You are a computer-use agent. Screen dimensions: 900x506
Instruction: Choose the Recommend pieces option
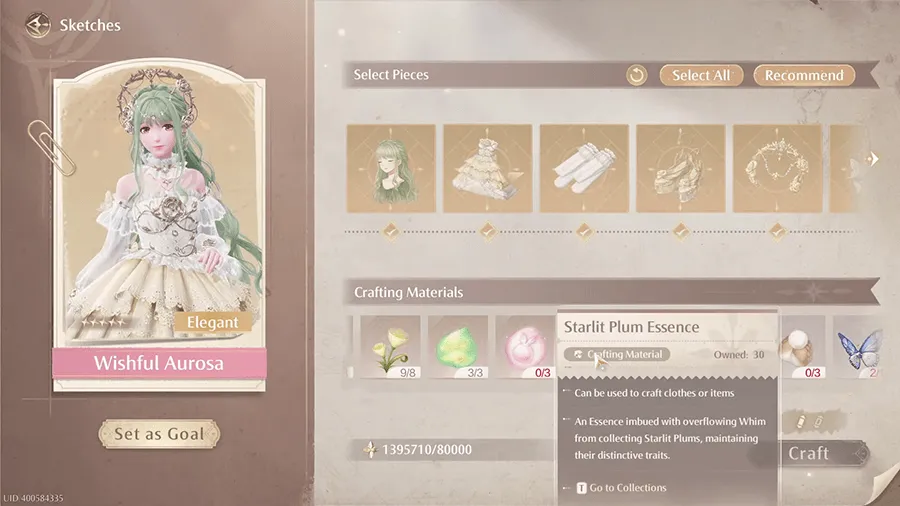coord(804,75)
